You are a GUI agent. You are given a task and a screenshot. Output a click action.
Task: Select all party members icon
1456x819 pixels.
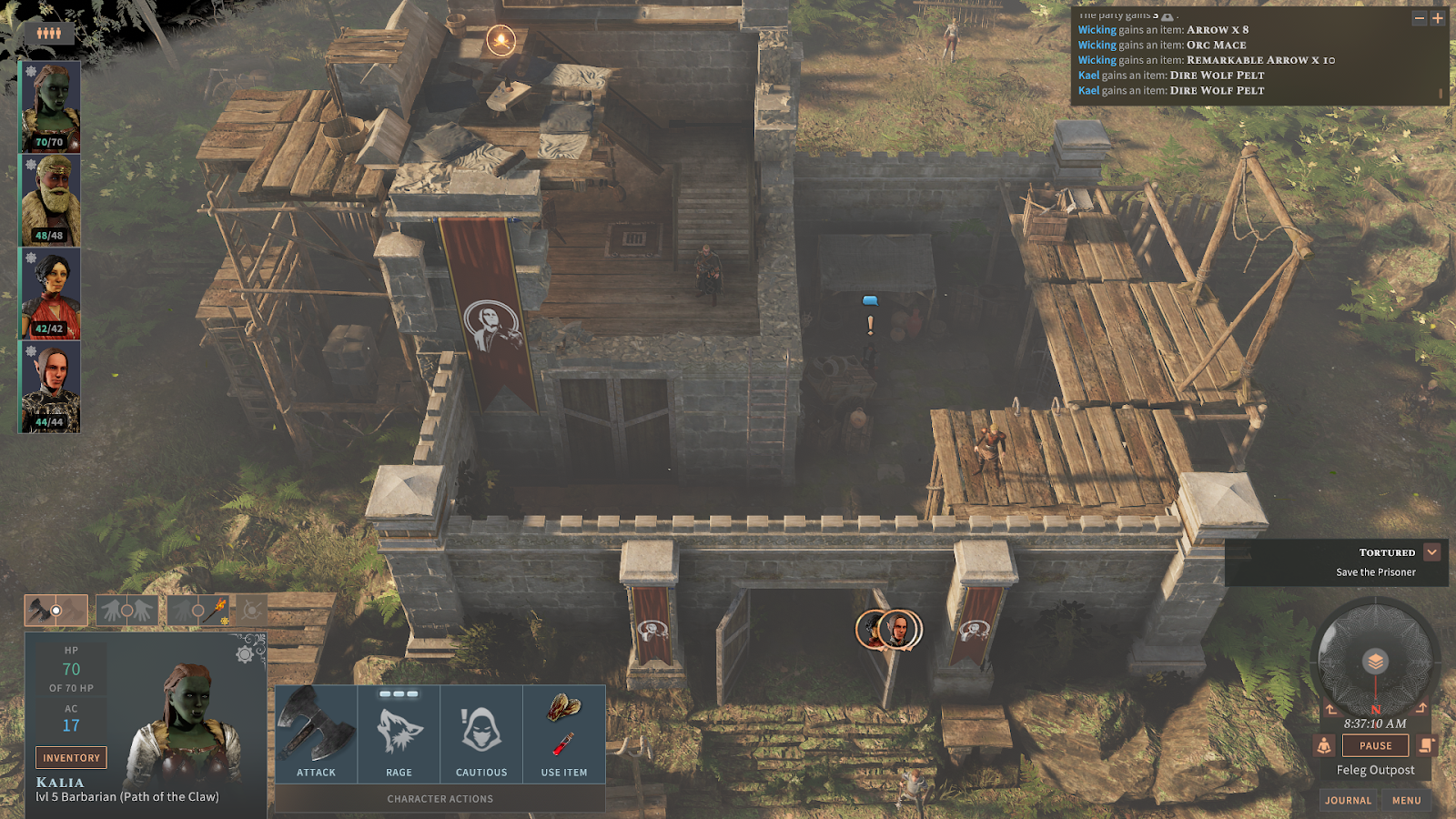click(x=49, y=33)
